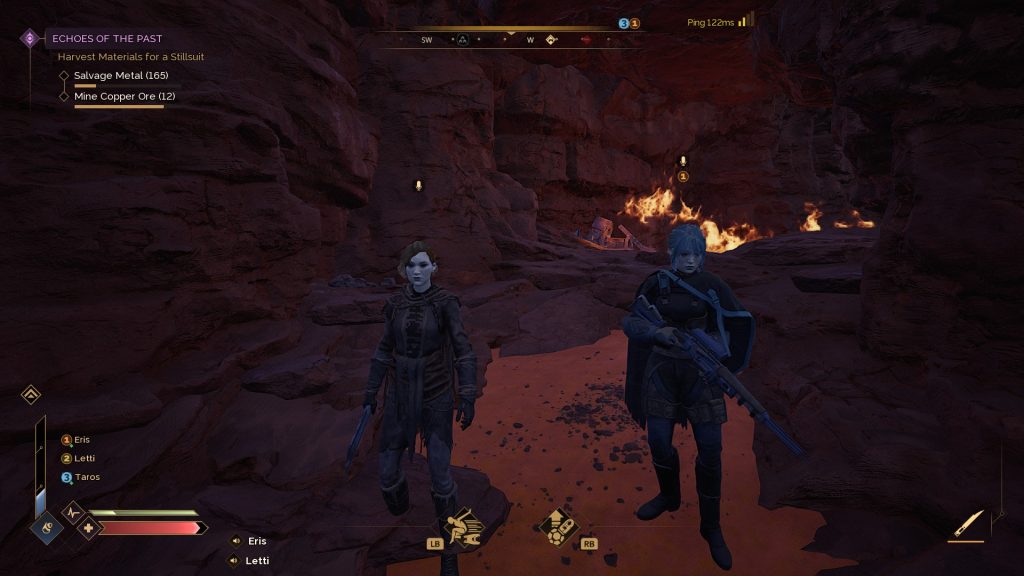Select the dark circular marker on the compass

point(463,40)
